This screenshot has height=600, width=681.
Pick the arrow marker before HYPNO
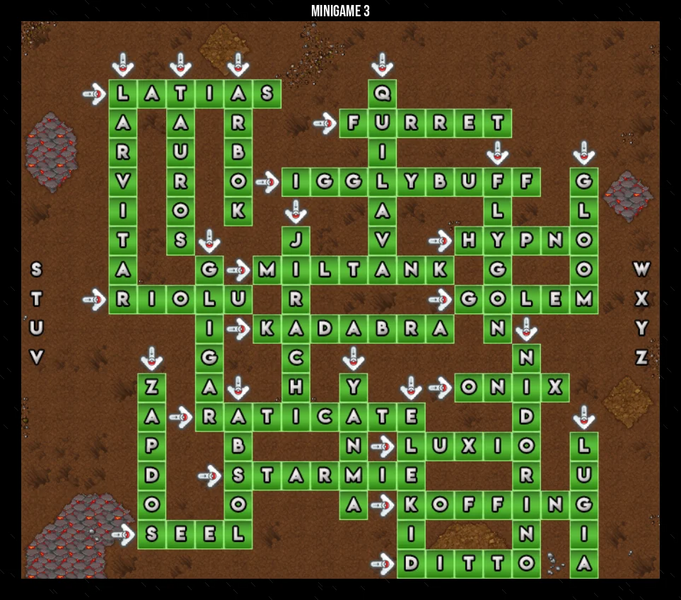pyautogui.click(x=440, y=240)
